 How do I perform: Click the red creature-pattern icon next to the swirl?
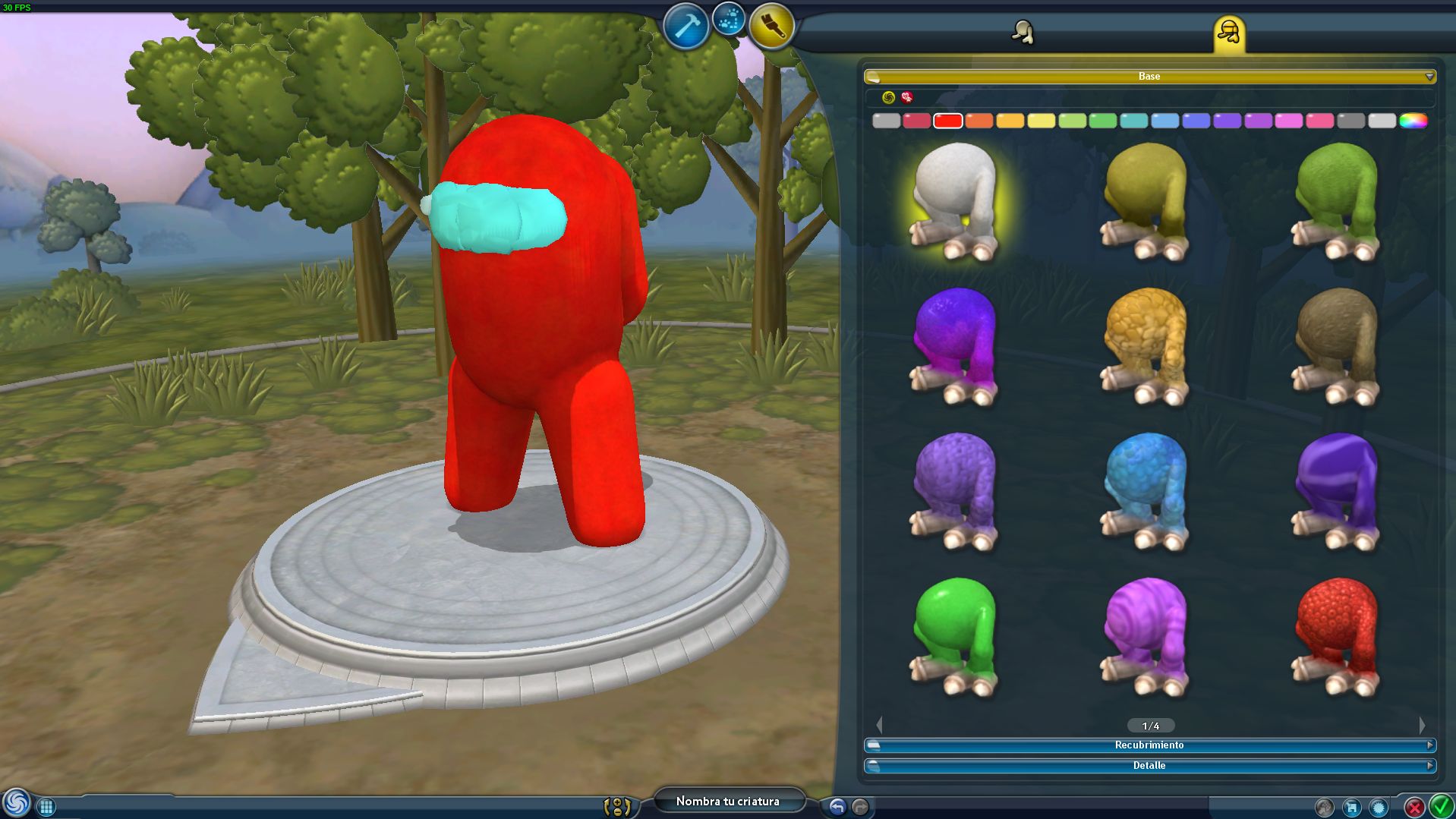[x=906, y=97]
